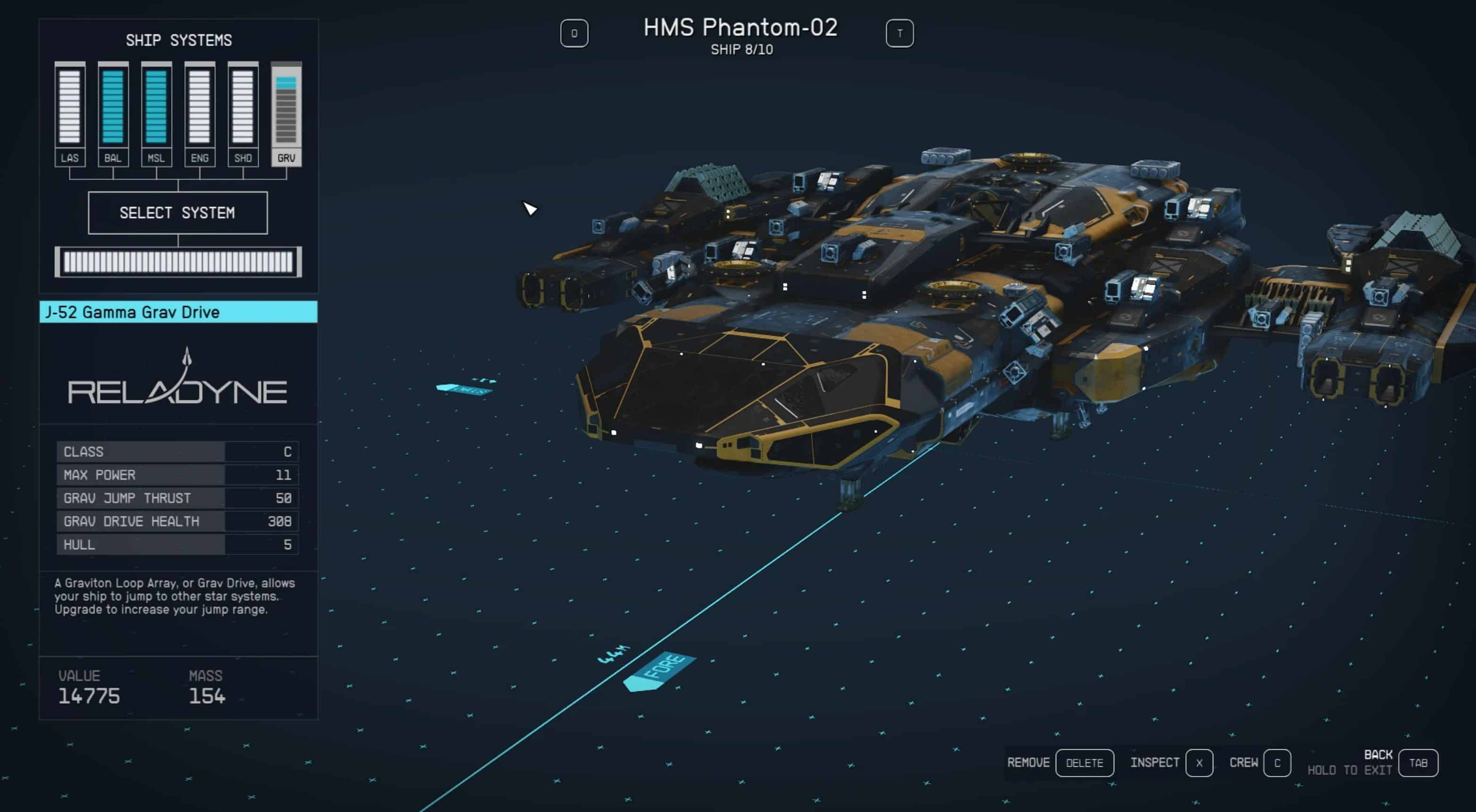Inspect the current ship
1476x812 pixels.
1199,763
